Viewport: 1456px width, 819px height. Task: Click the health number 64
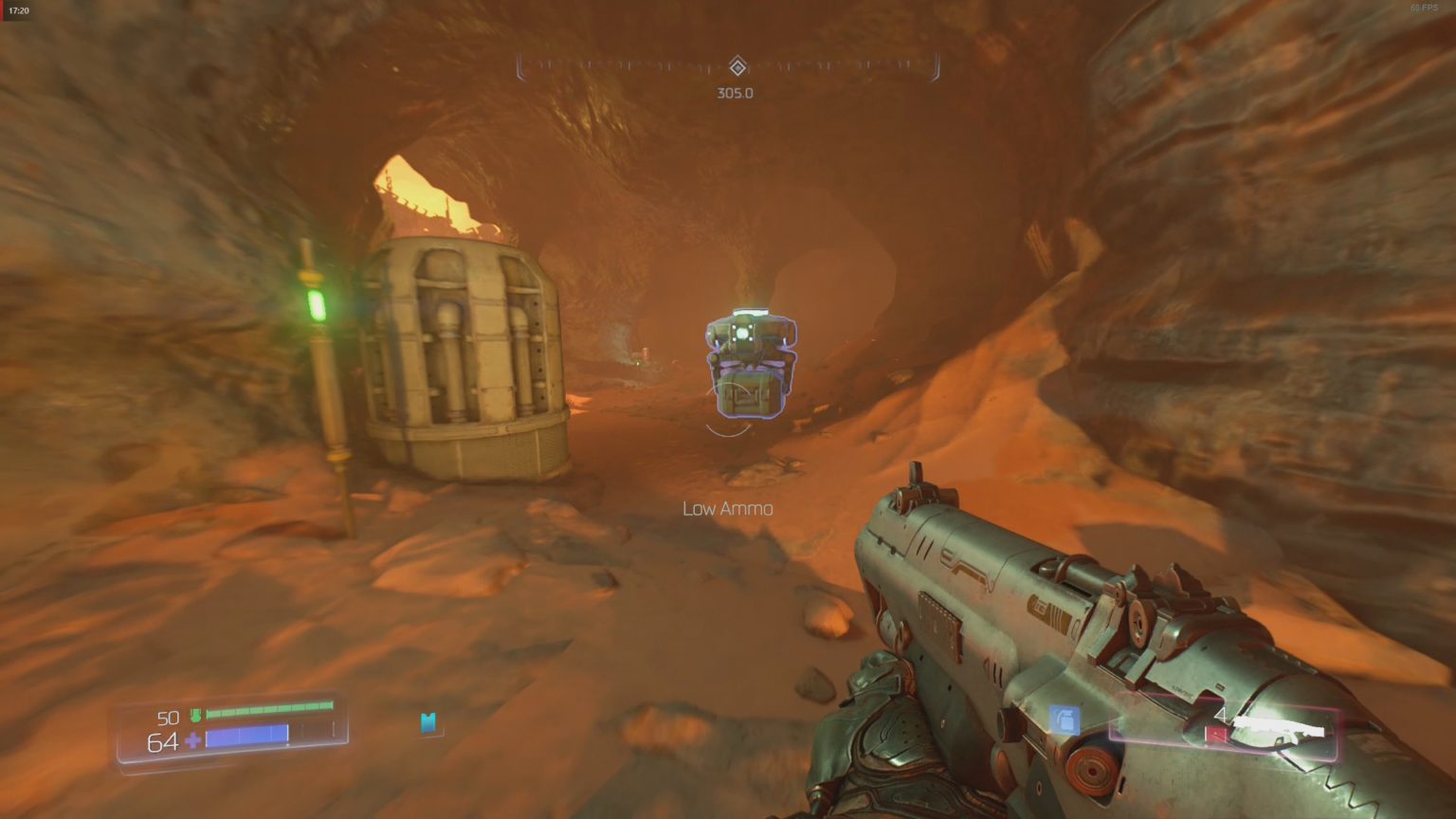click(x=163, y=741)
